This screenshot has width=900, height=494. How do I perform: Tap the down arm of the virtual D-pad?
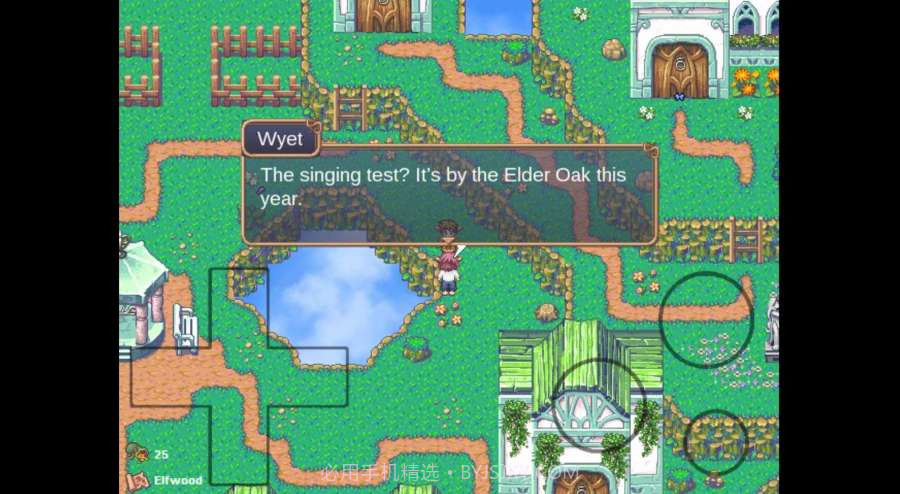point(239,444)
